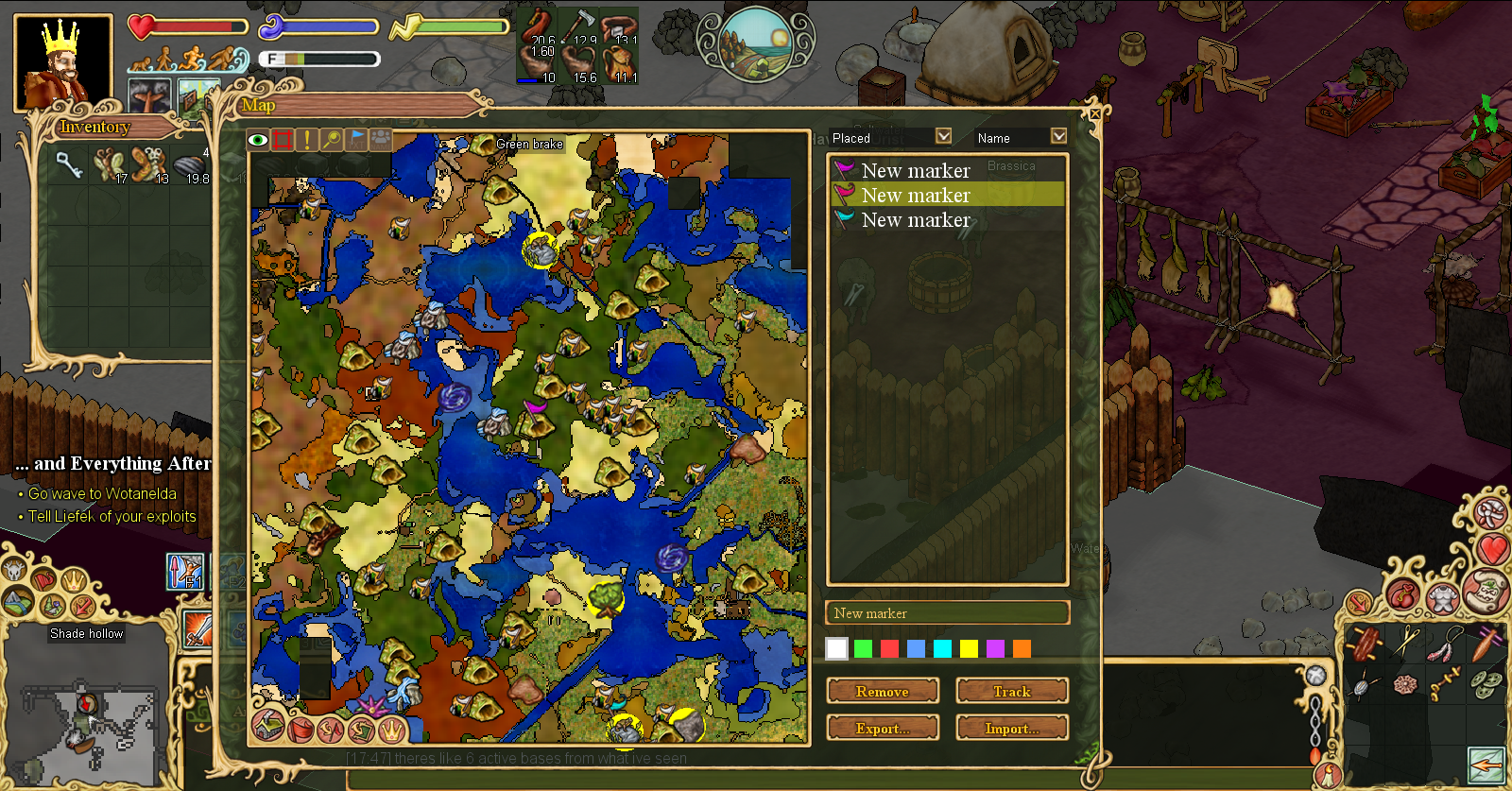Pick the cyan color swatch for the marker
Screen dimensions: 1512x791
pyautogui.click(x=943, y=649)
